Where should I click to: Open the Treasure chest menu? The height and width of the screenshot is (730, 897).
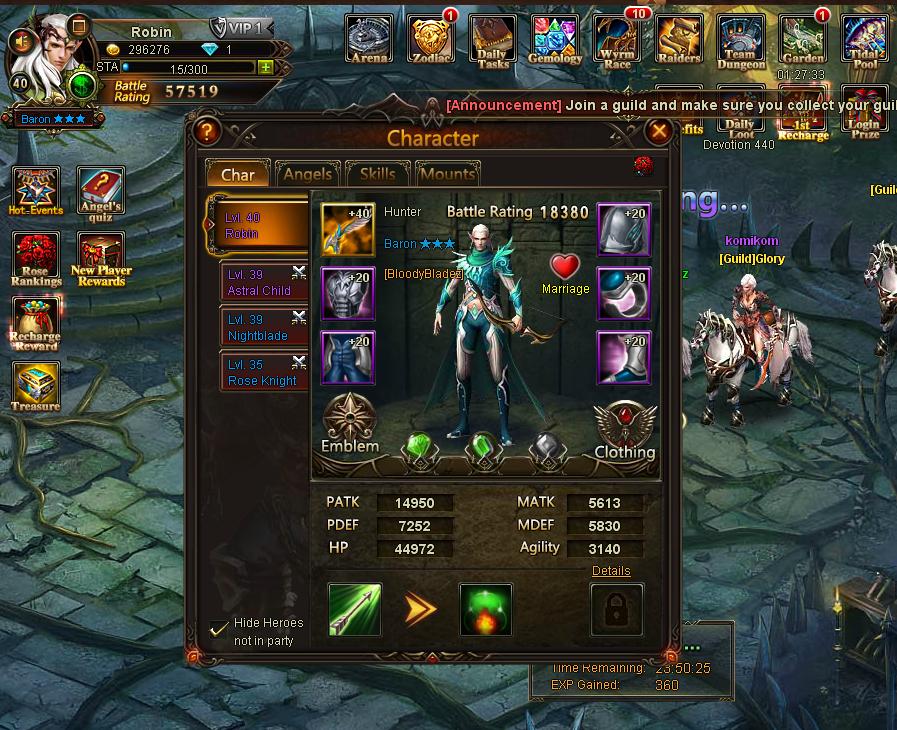(36, 387)
